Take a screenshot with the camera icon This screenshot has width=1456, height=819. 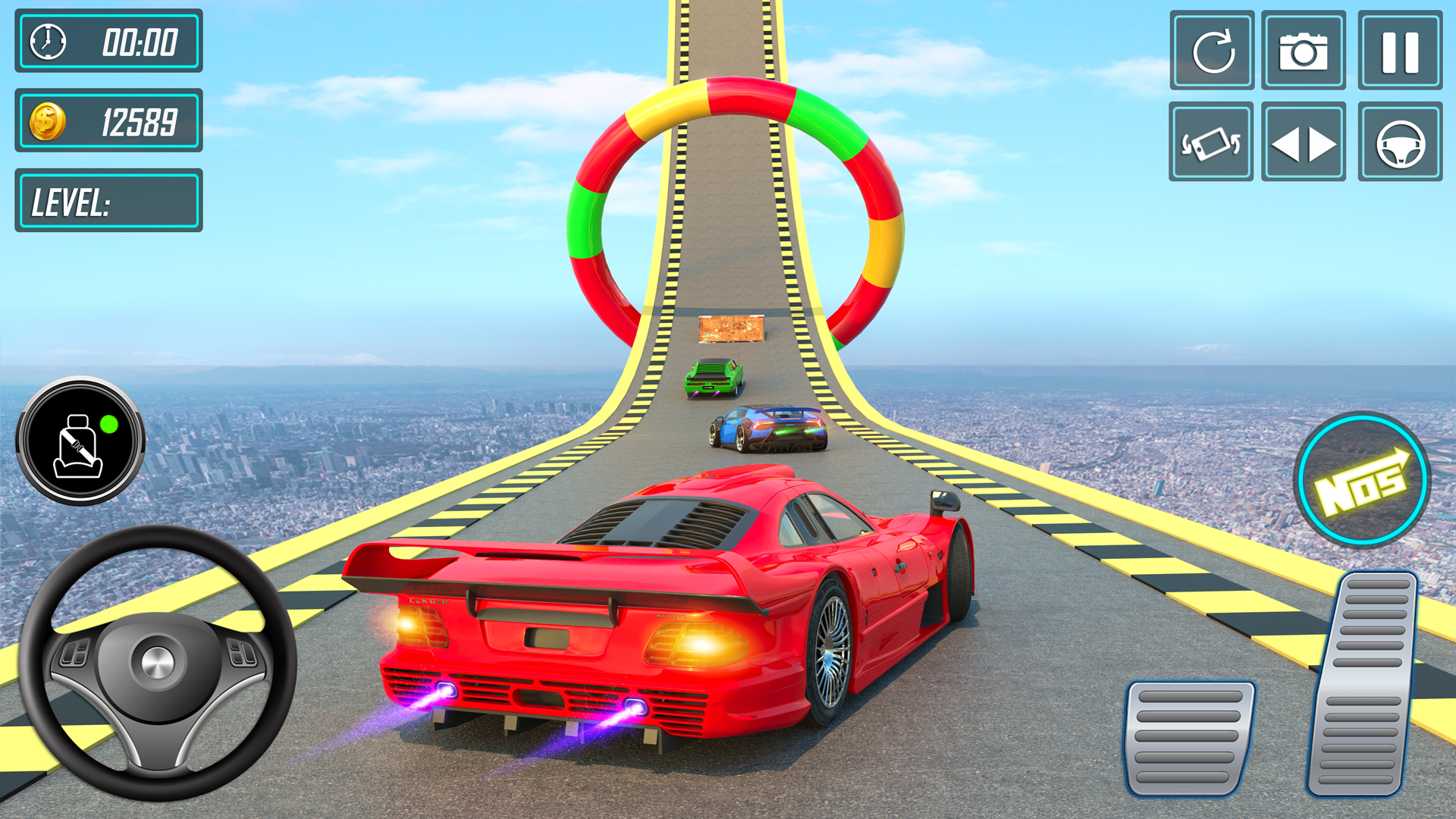(1304, 49)
